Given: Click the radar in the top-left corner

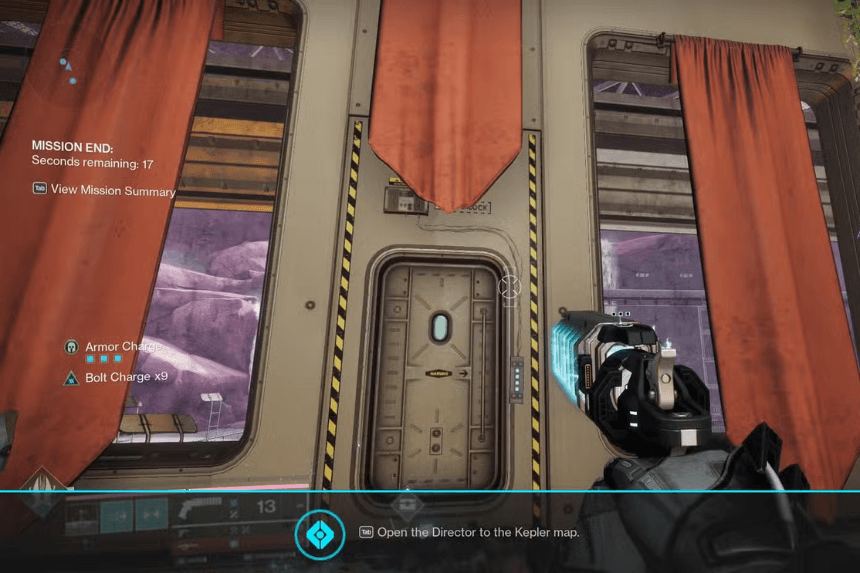Looking at the screenshot, I should [66, 70].
